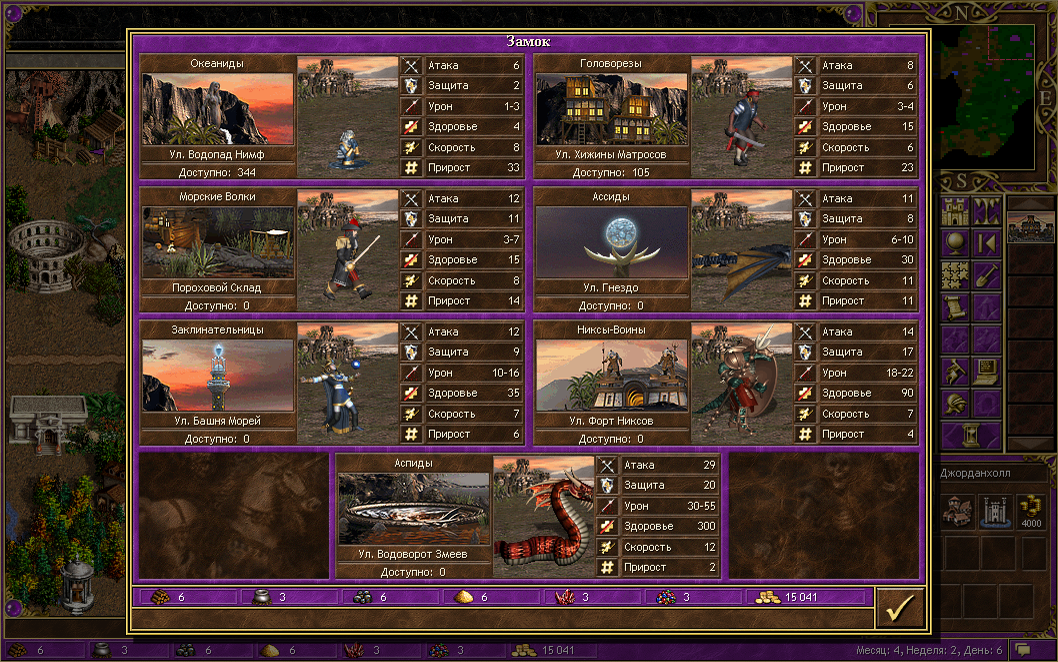Choose the Nix Warriors fort picture

[611, 375]
